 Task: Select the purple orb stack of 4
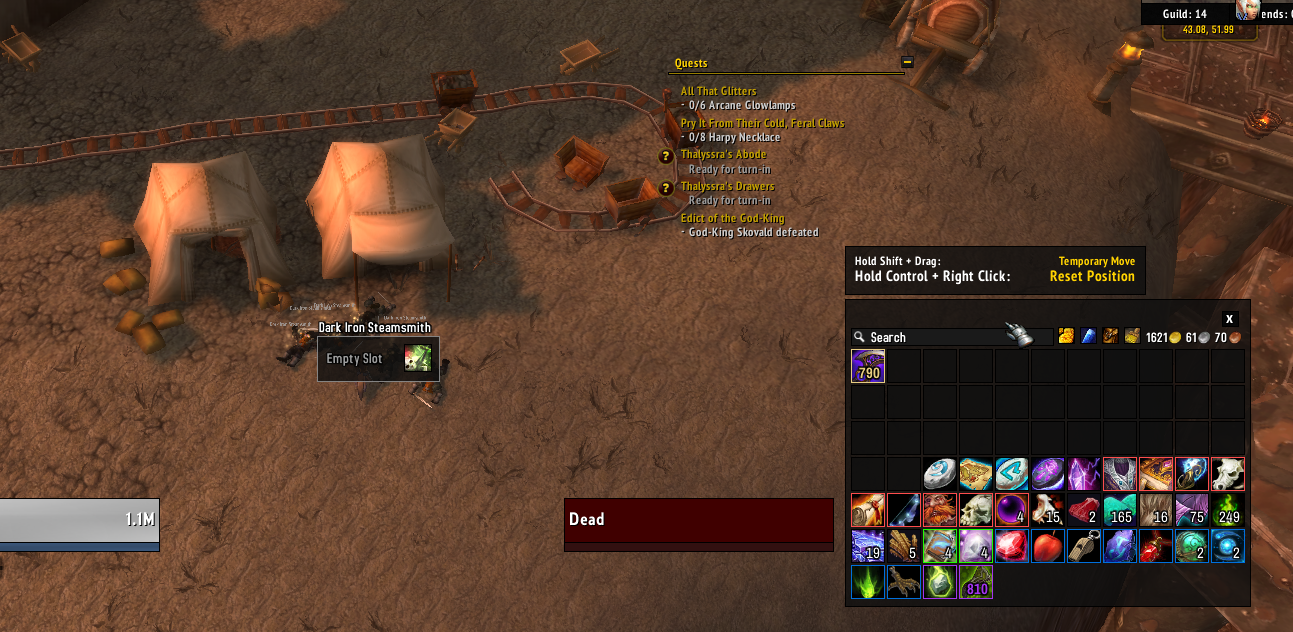click(x=1011, y=510)
